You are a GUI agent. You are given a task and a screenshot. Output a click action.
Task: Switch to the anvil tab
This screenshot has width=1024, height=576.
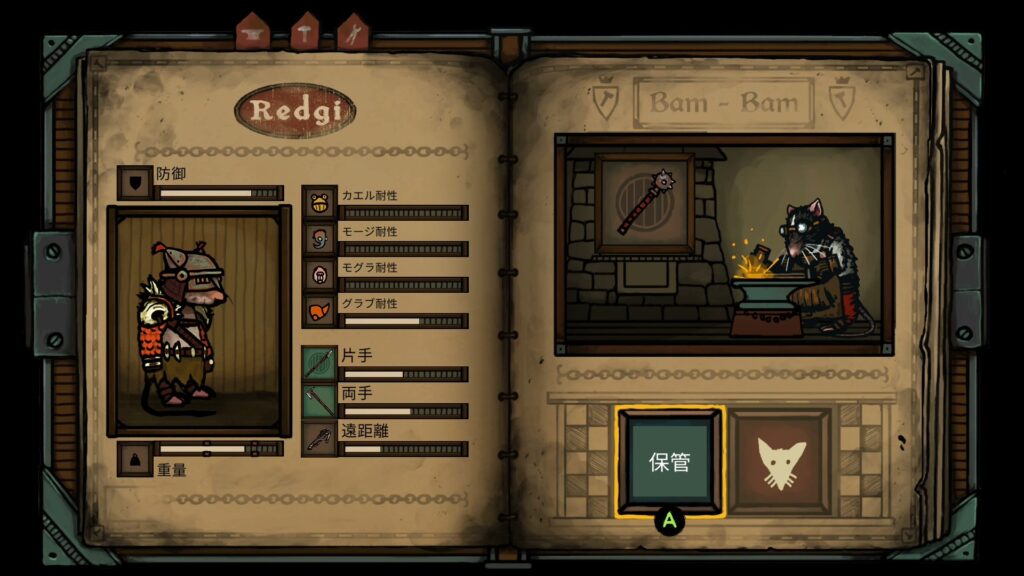(253, 32)
